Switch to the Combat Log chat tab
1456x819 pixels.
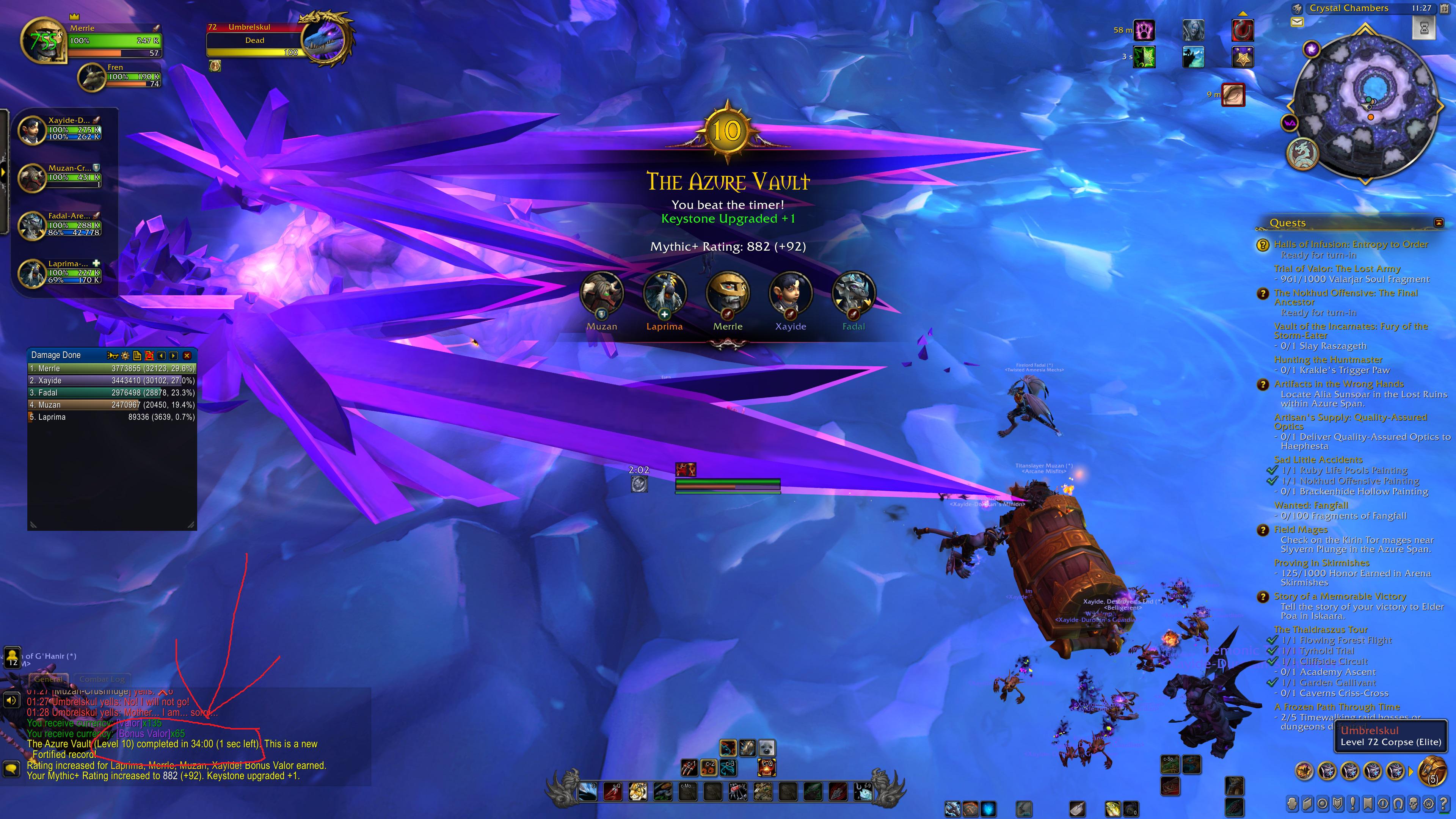[x=102, y=679]
